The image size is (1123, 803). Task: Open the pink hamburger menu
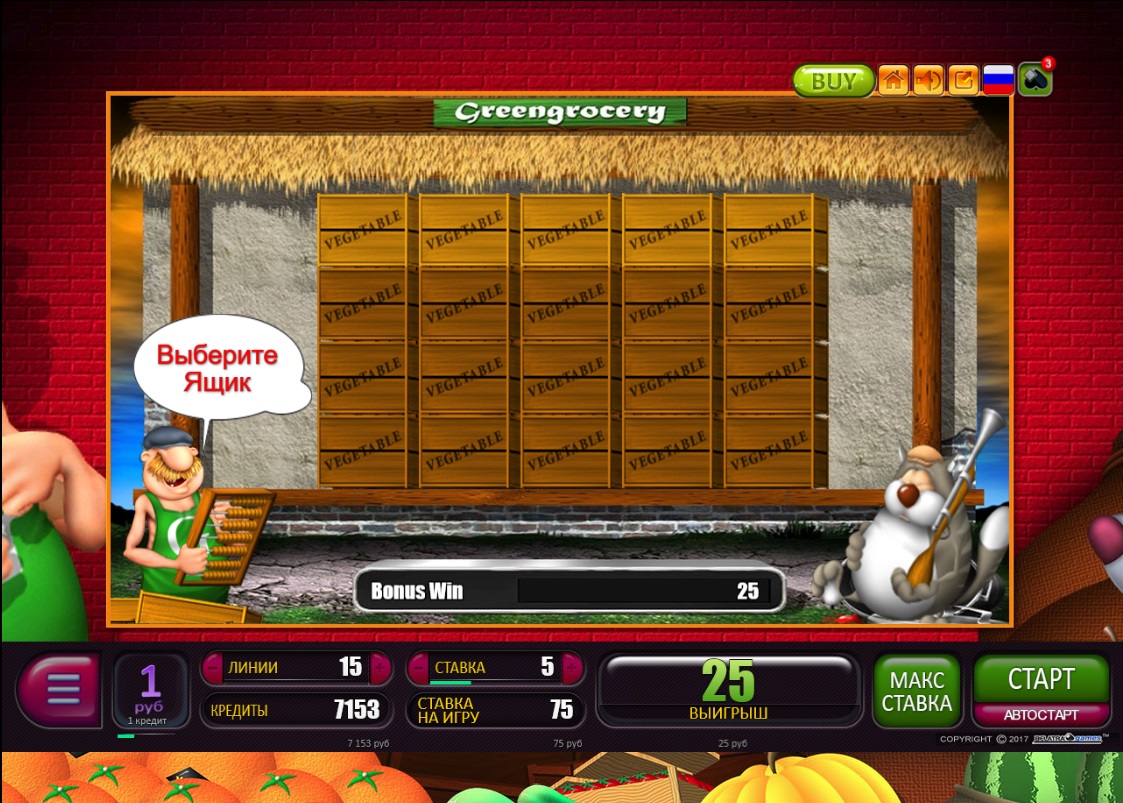coord(62,690)
